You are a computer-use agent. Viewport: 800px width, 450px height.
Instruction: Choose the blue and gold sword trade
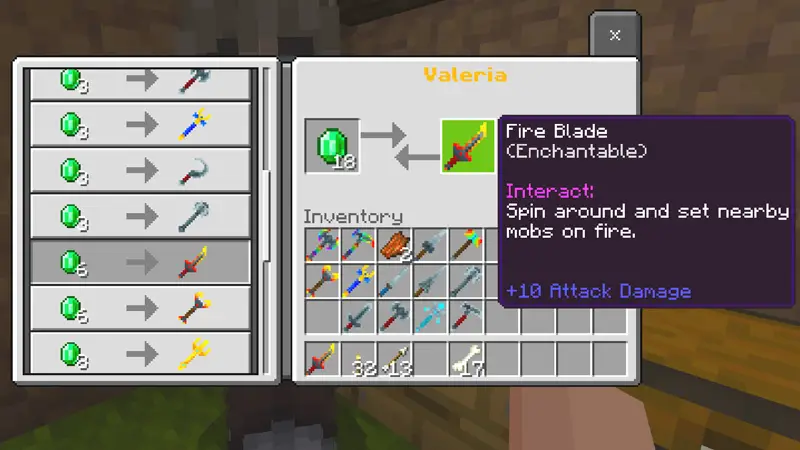[139, 123]
